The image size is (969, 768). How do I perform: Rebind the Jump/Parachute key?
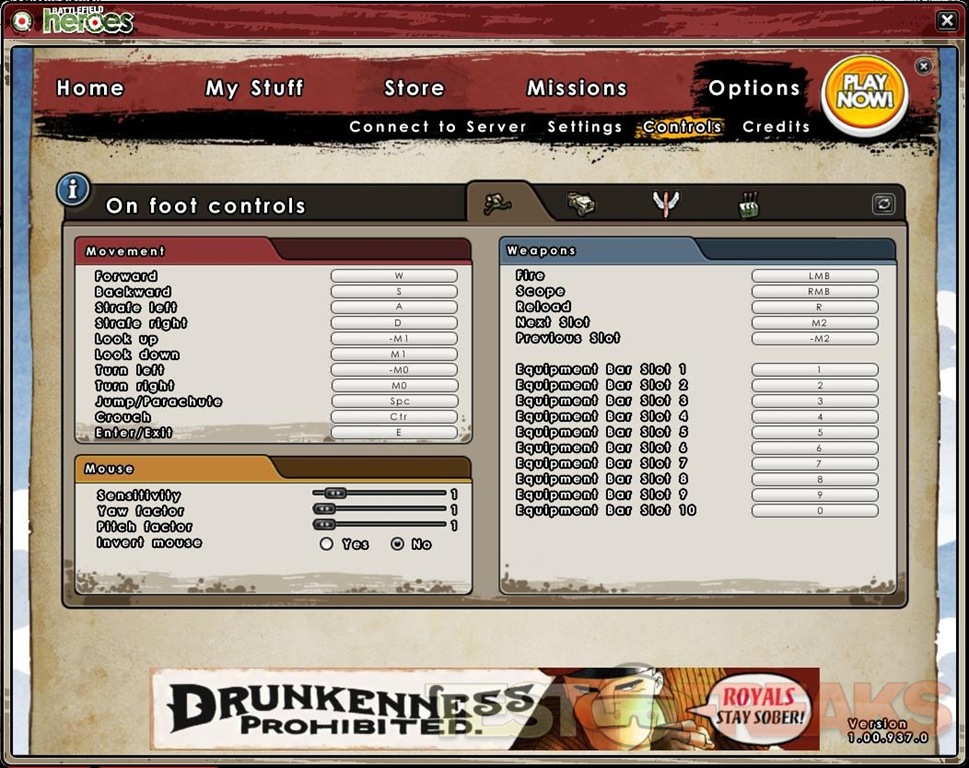coord(394,401)
